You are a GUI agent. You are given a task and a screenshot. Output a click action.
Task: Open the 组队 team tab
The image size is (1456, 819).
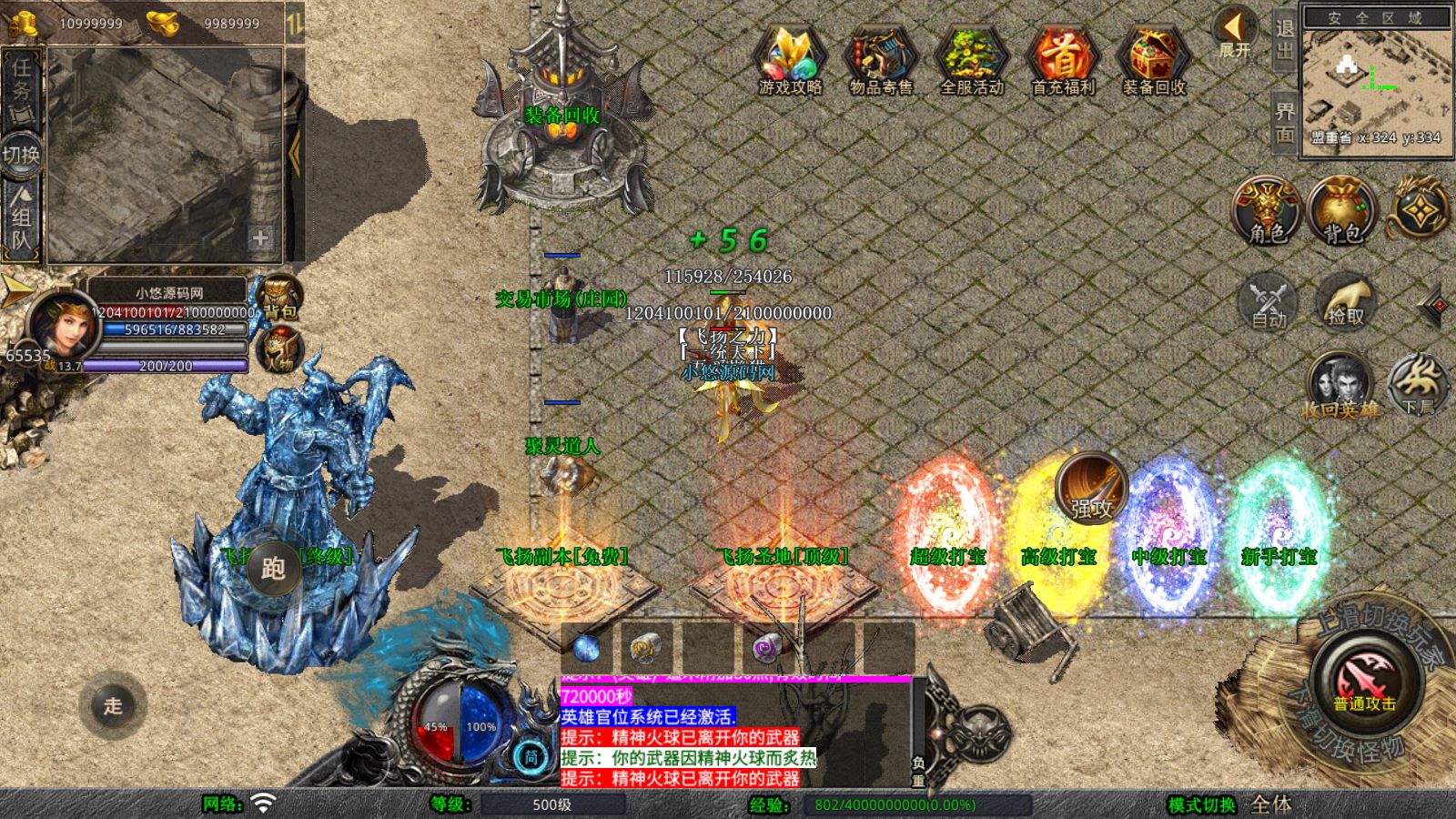21,218
